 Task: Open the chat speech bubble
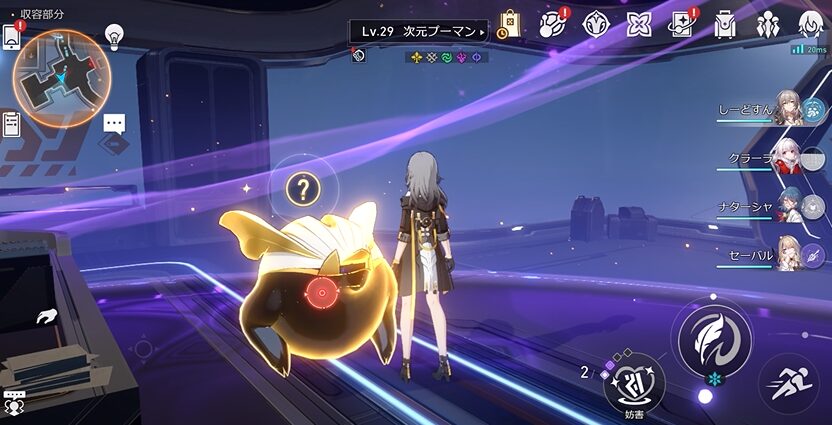(115, 123)
